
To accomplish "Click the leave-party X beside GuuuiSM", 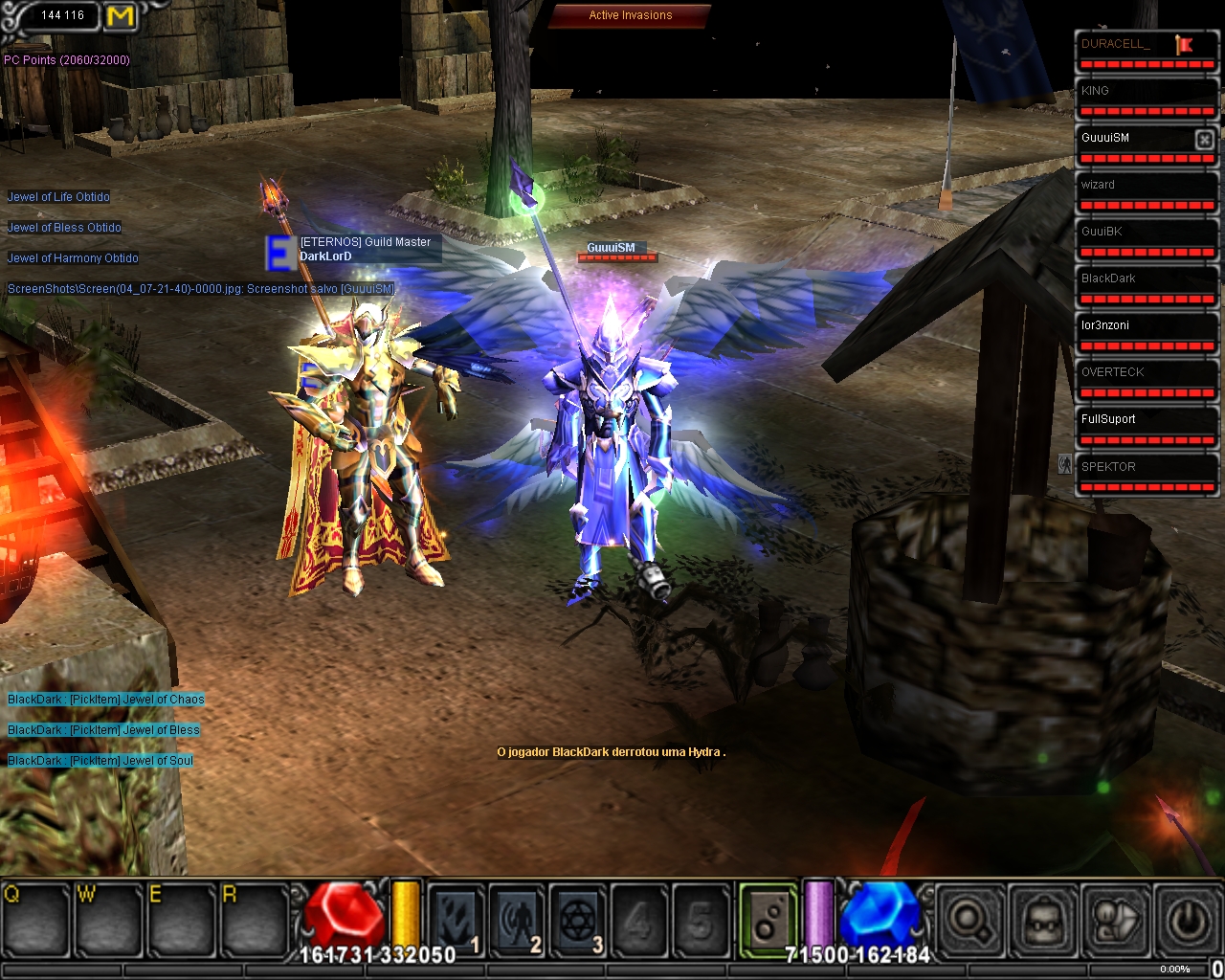I will [x=1204, y=140].
